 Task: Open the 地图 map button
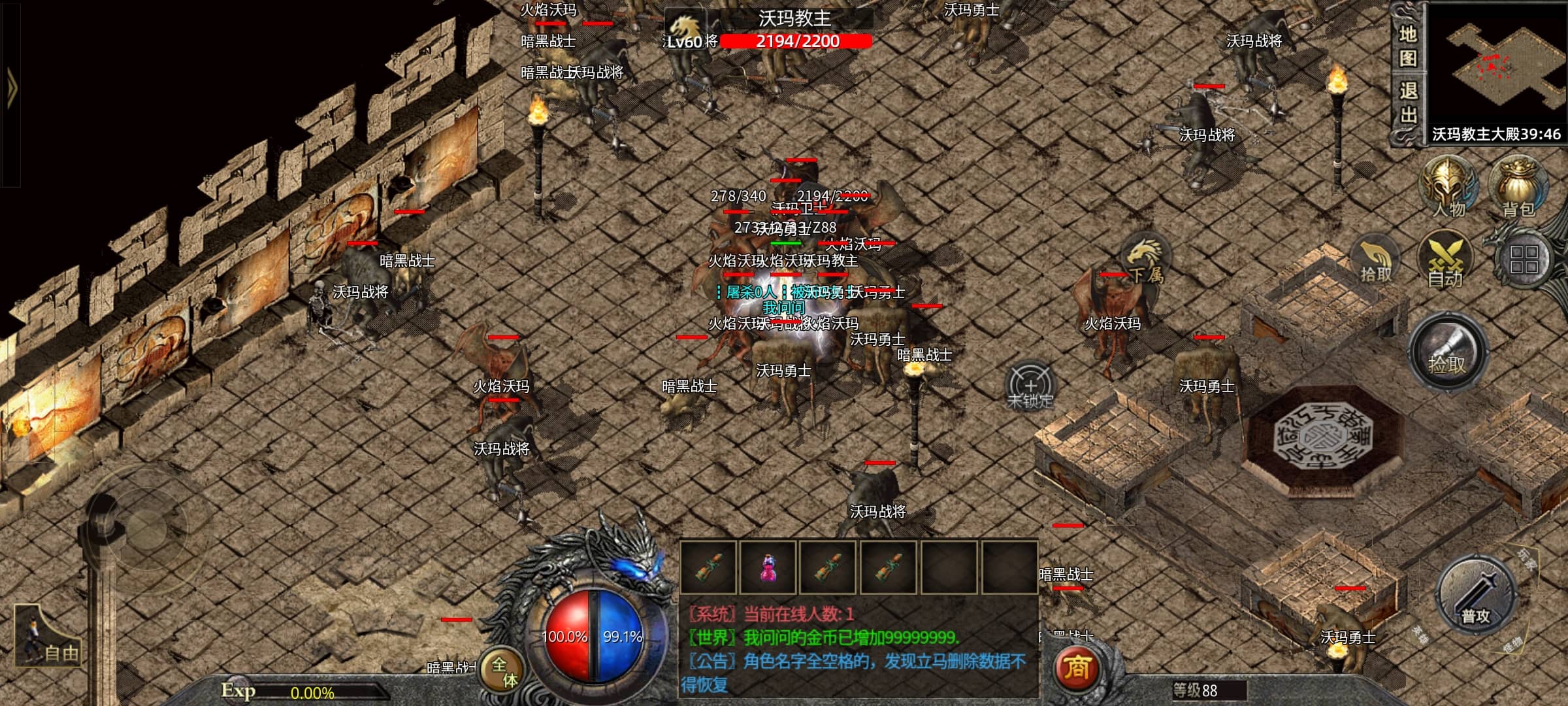[1408, 46]
